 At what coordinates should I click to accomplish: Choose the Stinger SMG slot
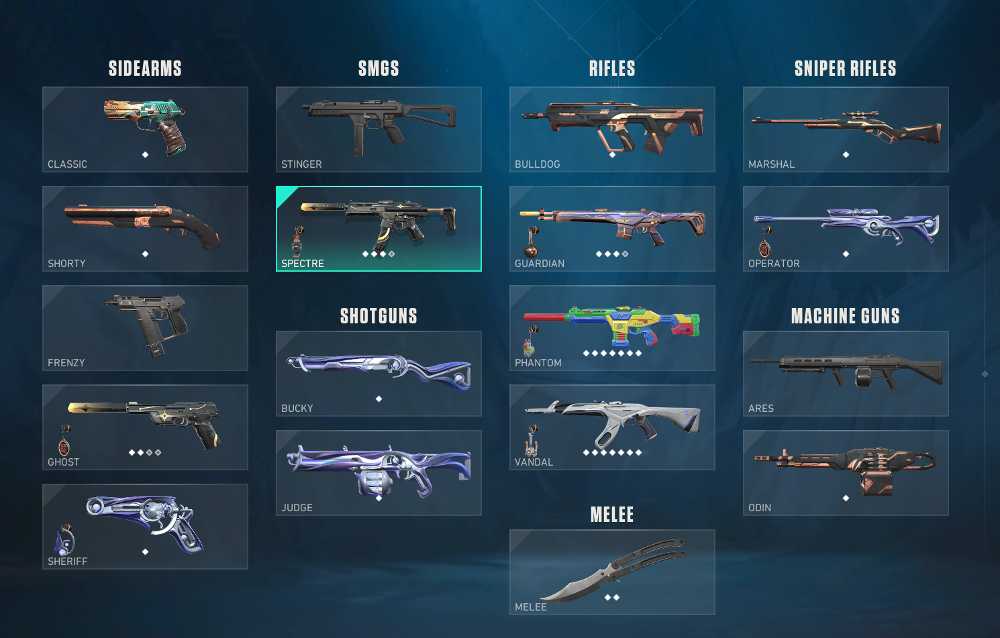(x=378, y=129)
